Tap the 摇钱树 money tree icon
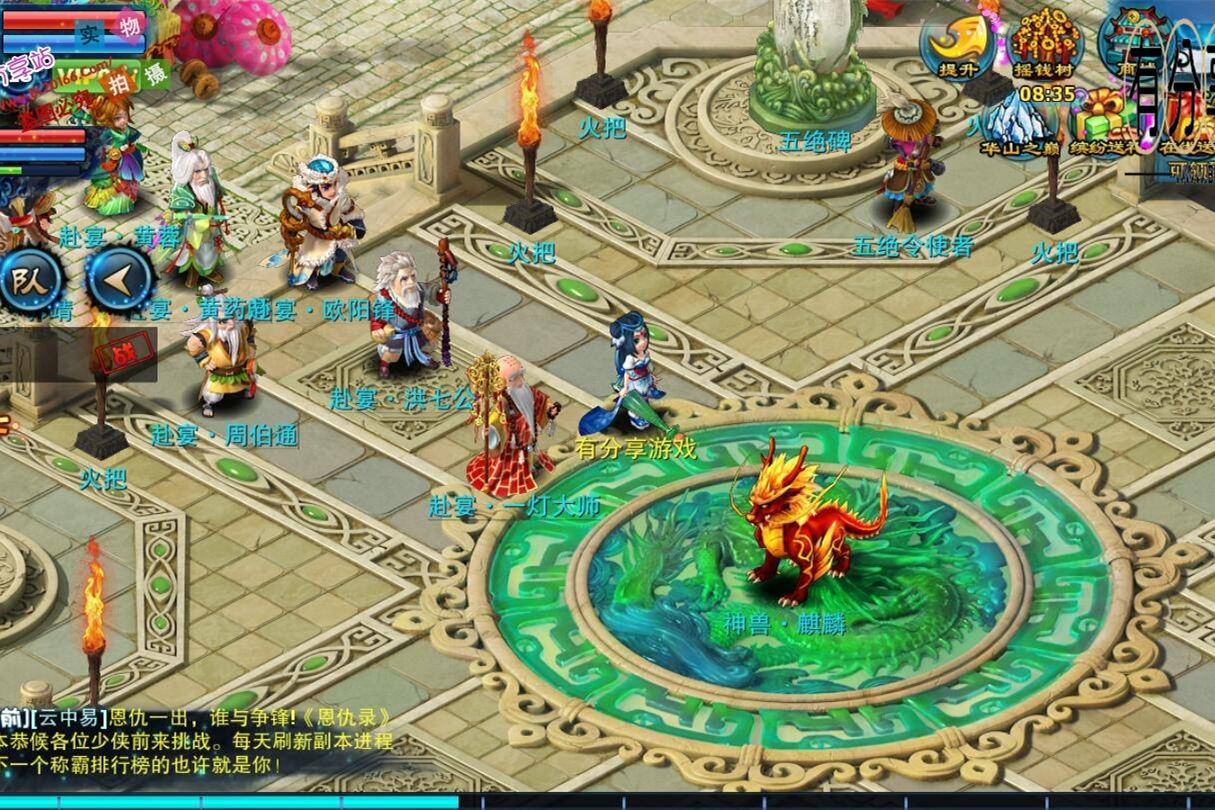Screen dimensions: 1215x810 [1046, 40]
